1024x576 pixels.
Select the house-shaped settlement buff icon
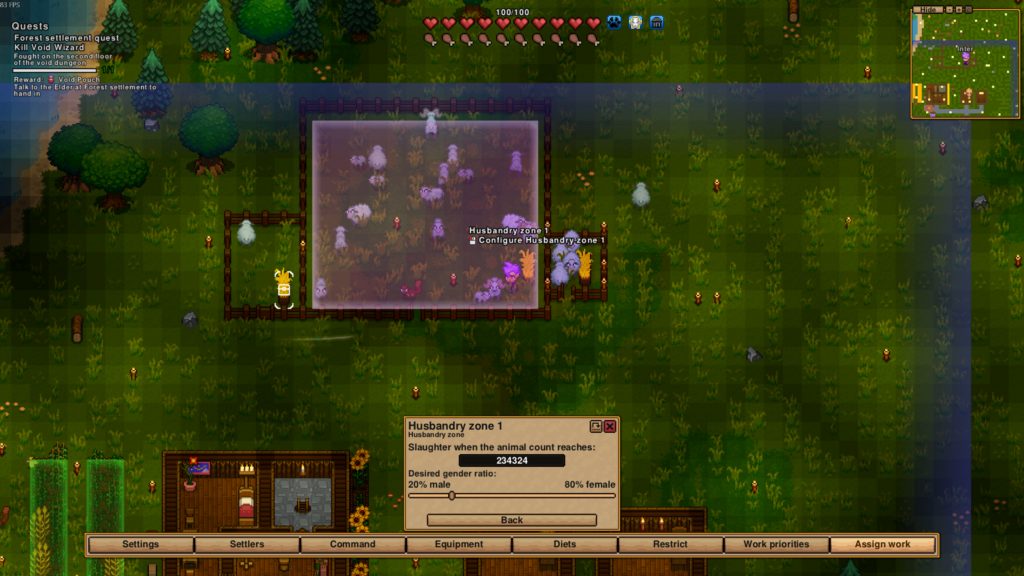click(657, 22)
